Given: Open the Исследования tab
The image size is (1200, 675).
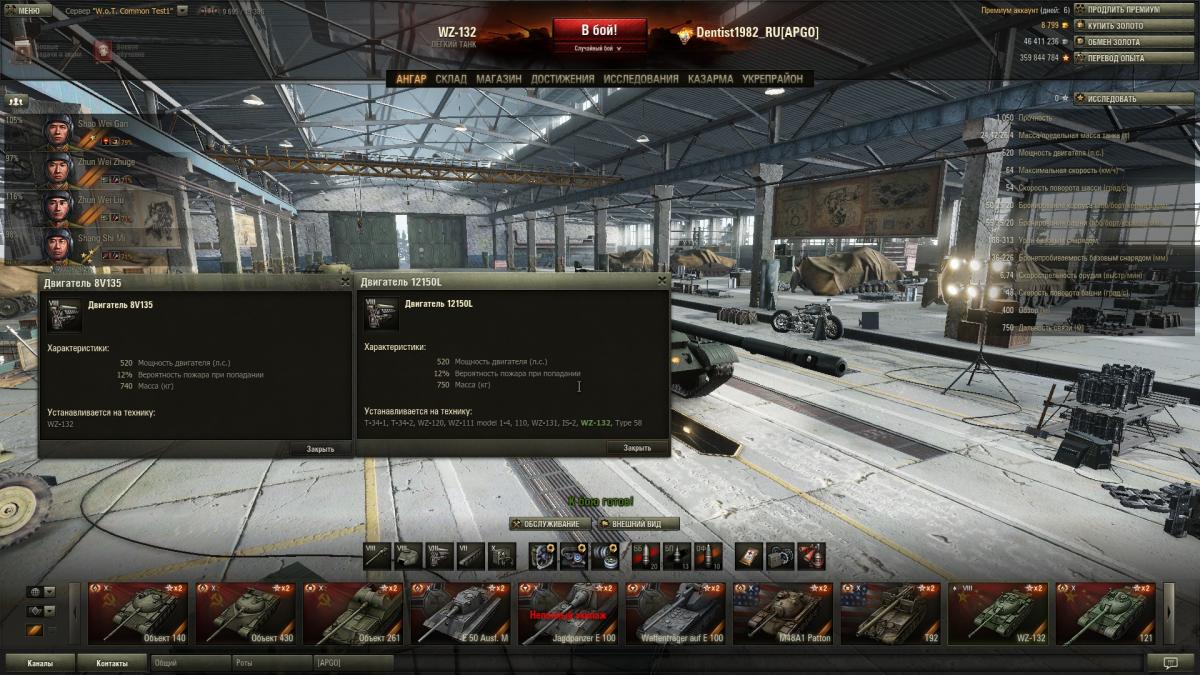Looking at the screenshot, I should (x=640, y=79).
